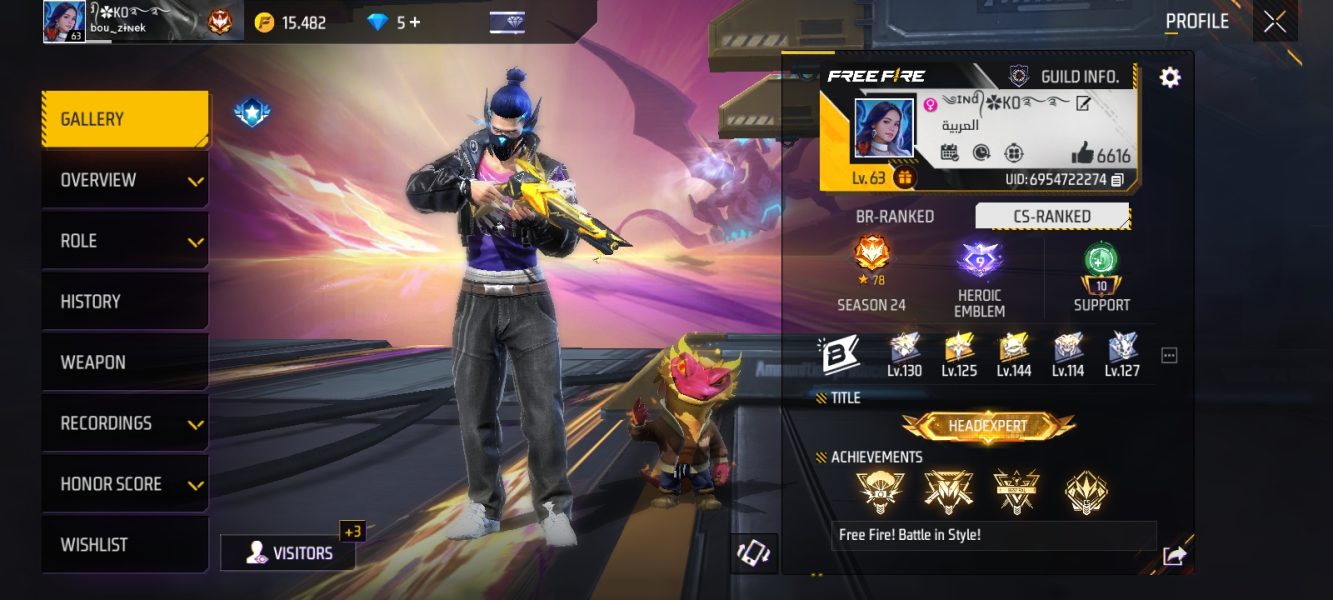View the Honor Score section

pyautogui.click(x=124, y=484)
